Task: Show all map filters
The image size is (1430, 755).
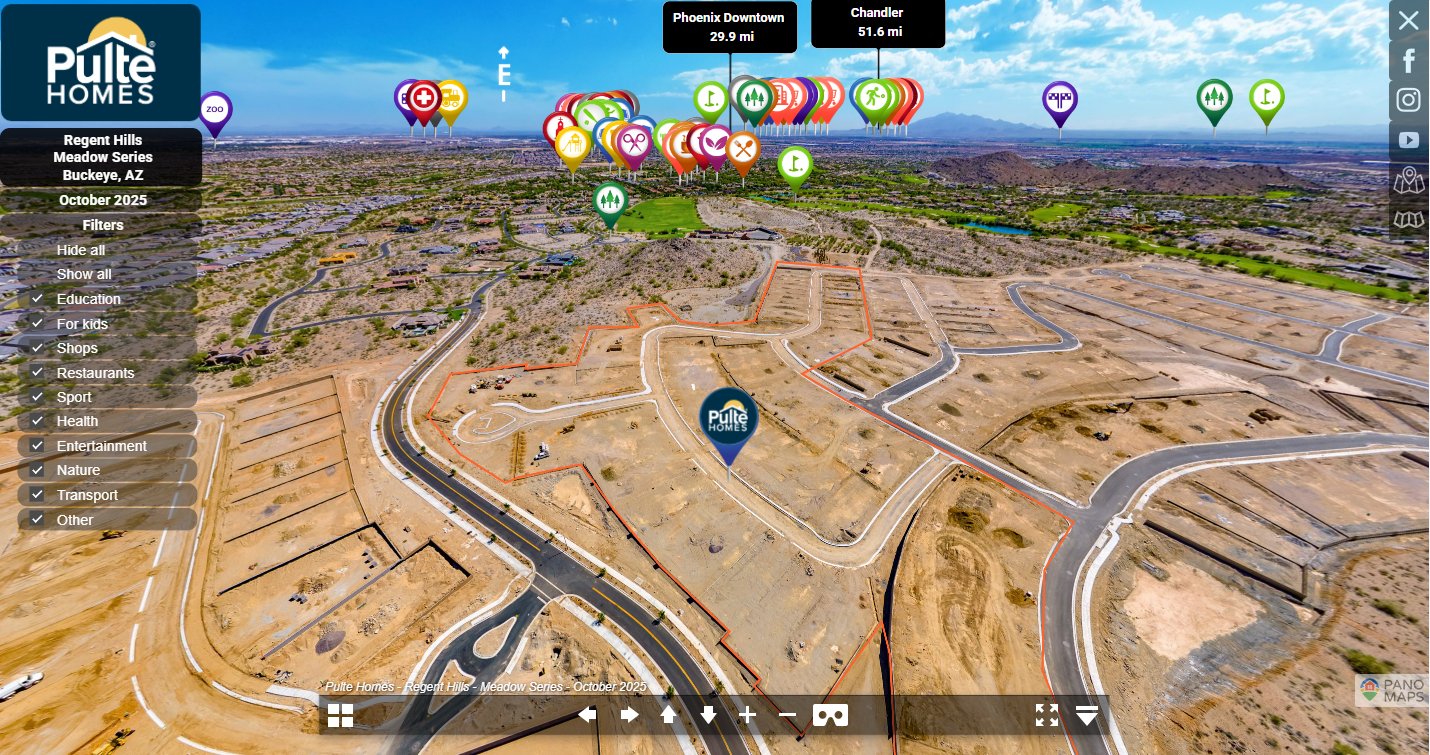Action: (x=84, y=274)
